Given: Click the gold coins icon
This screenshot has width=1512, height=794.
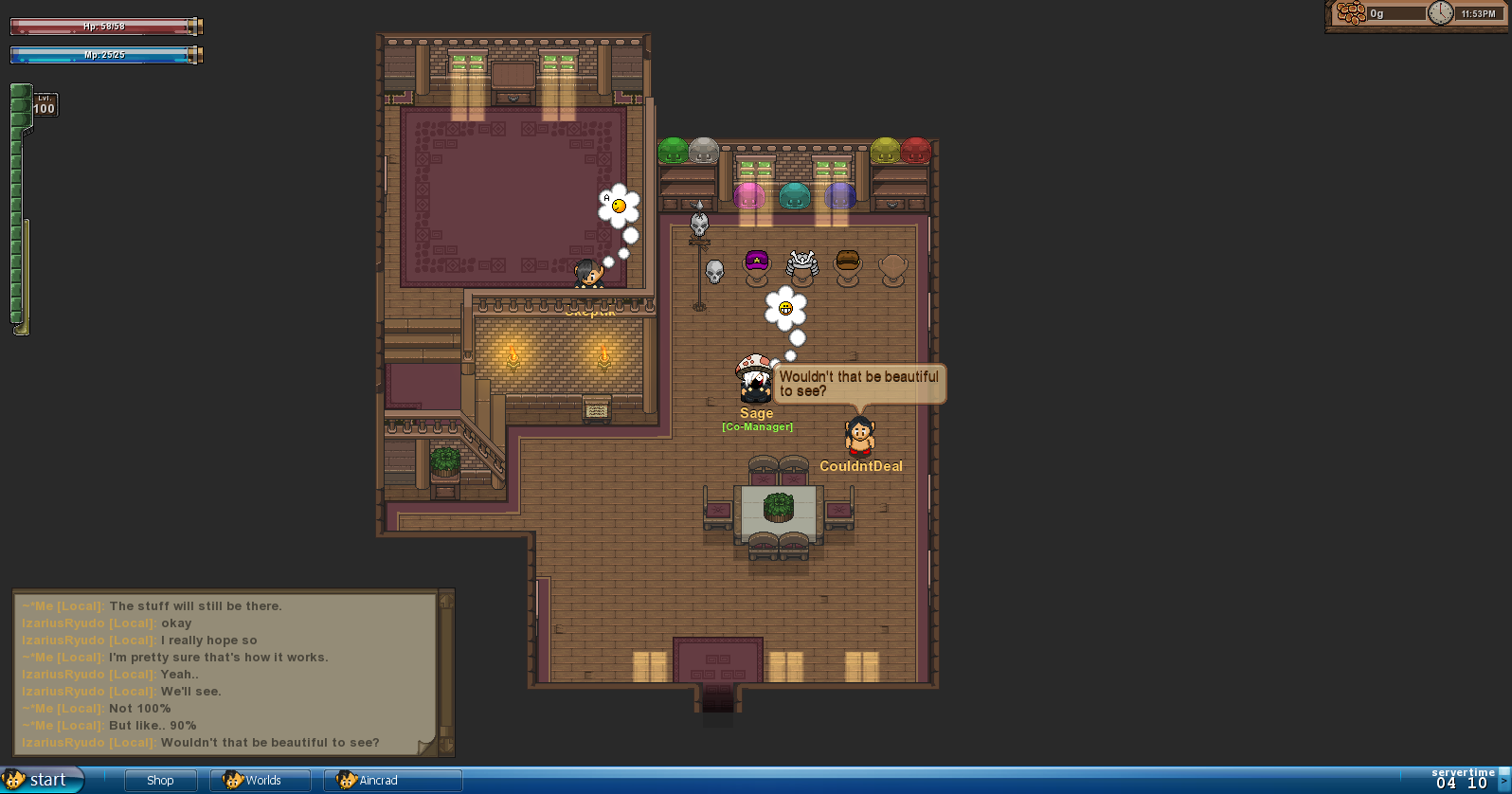Looking at the screenshot, I should click(x=1352, y=13).
